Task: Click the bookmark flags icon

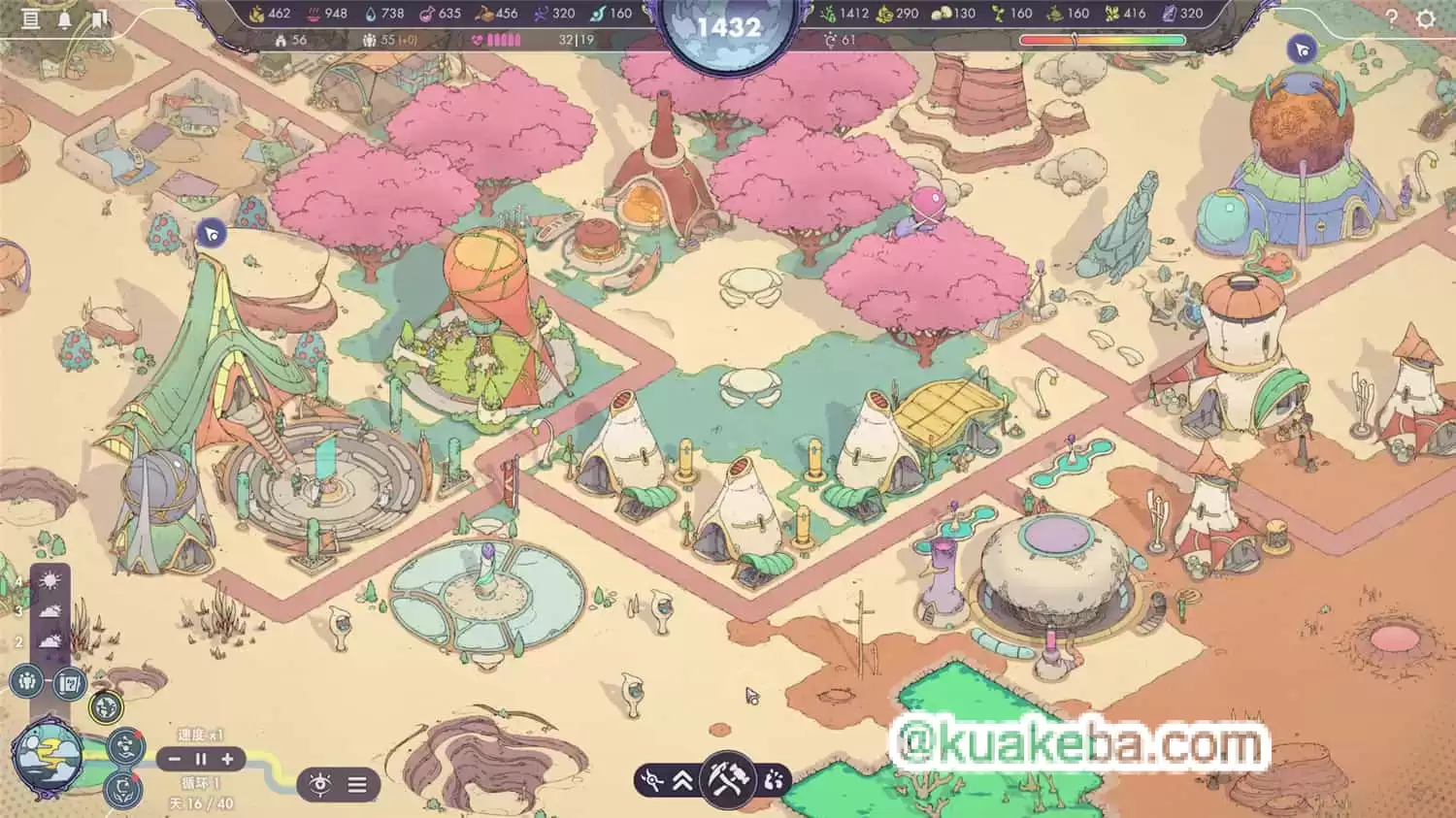Action: coord(99,18)
